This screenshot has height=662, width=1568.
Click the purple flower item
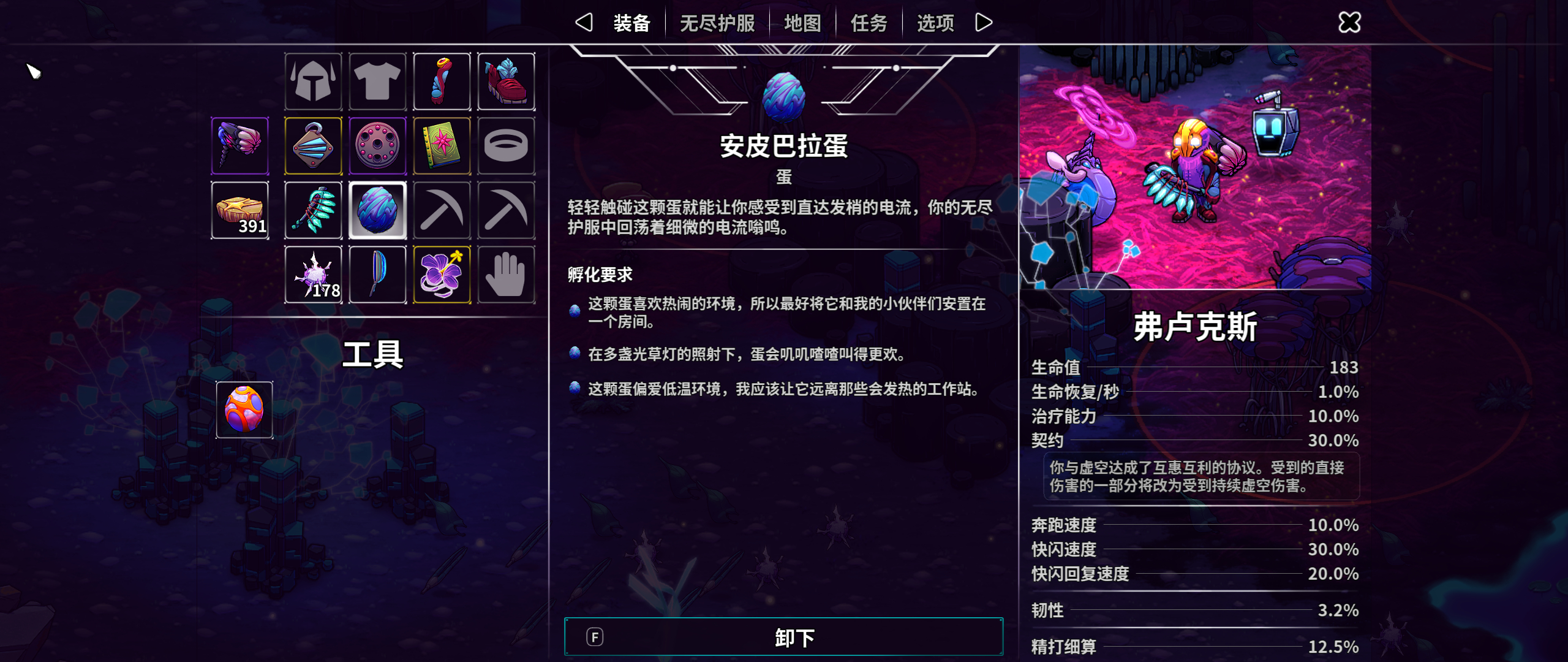click(x=442, y=276)
